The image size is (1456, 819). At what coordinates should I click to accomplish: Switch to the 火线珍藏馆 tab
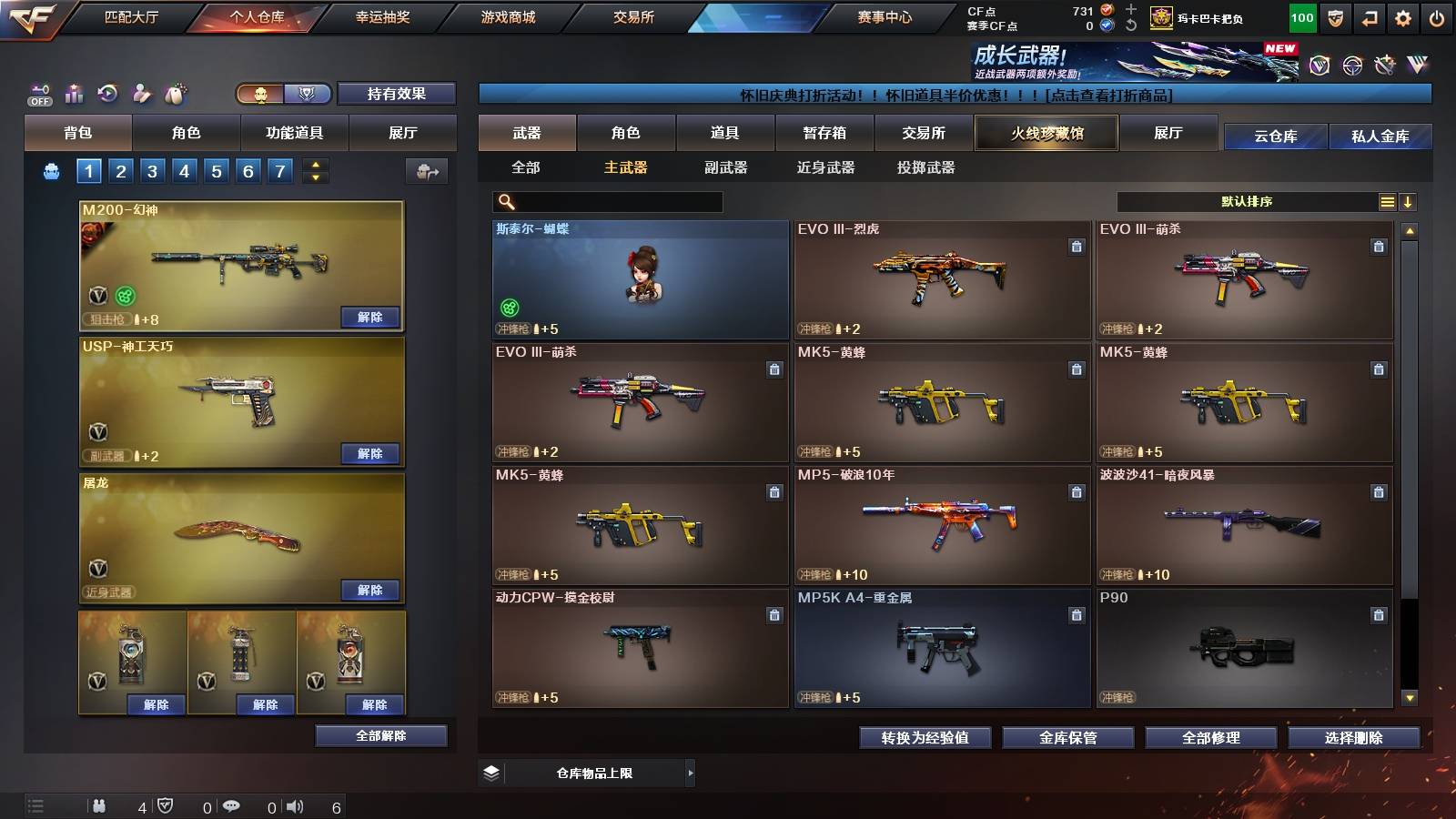1046,133
